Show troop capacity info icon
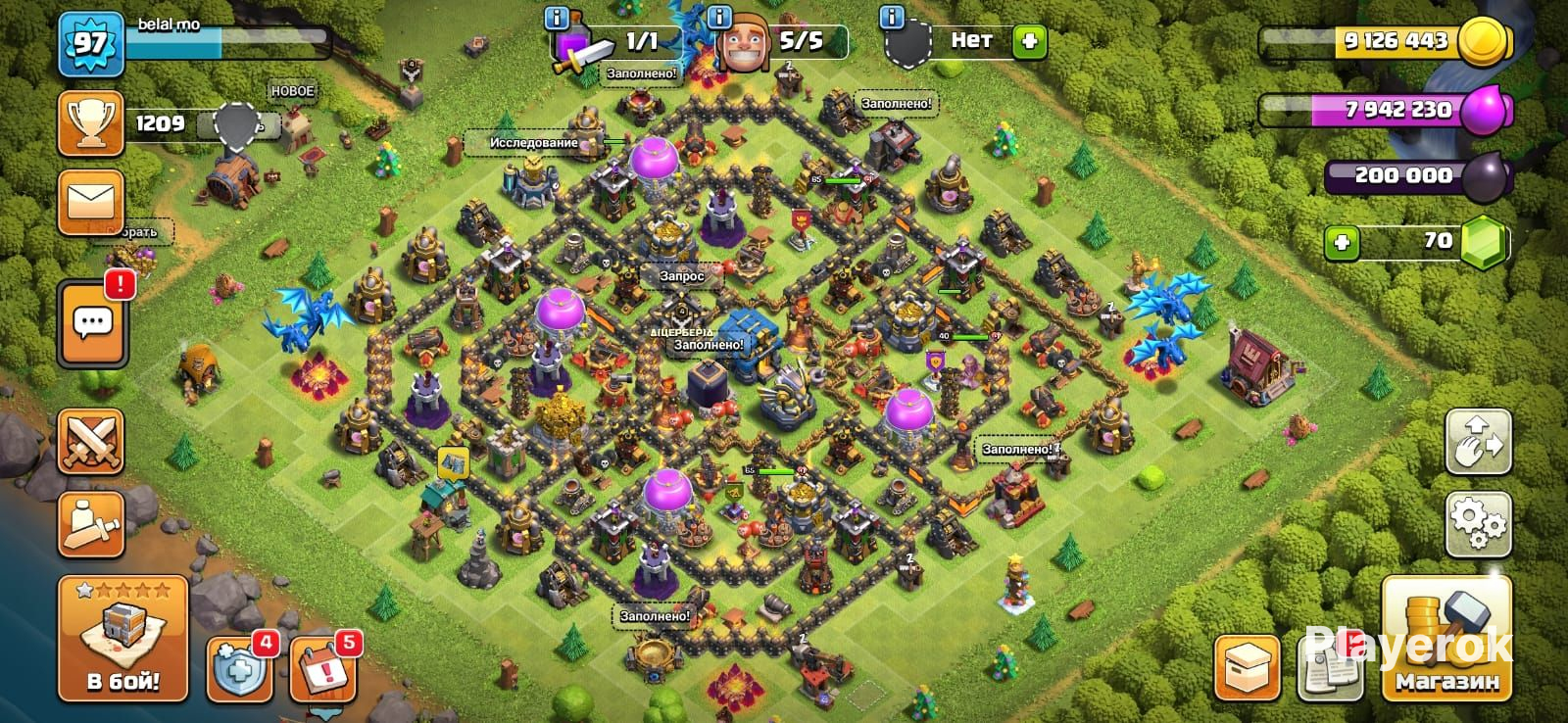1568x723 pixels. [557, 18]
